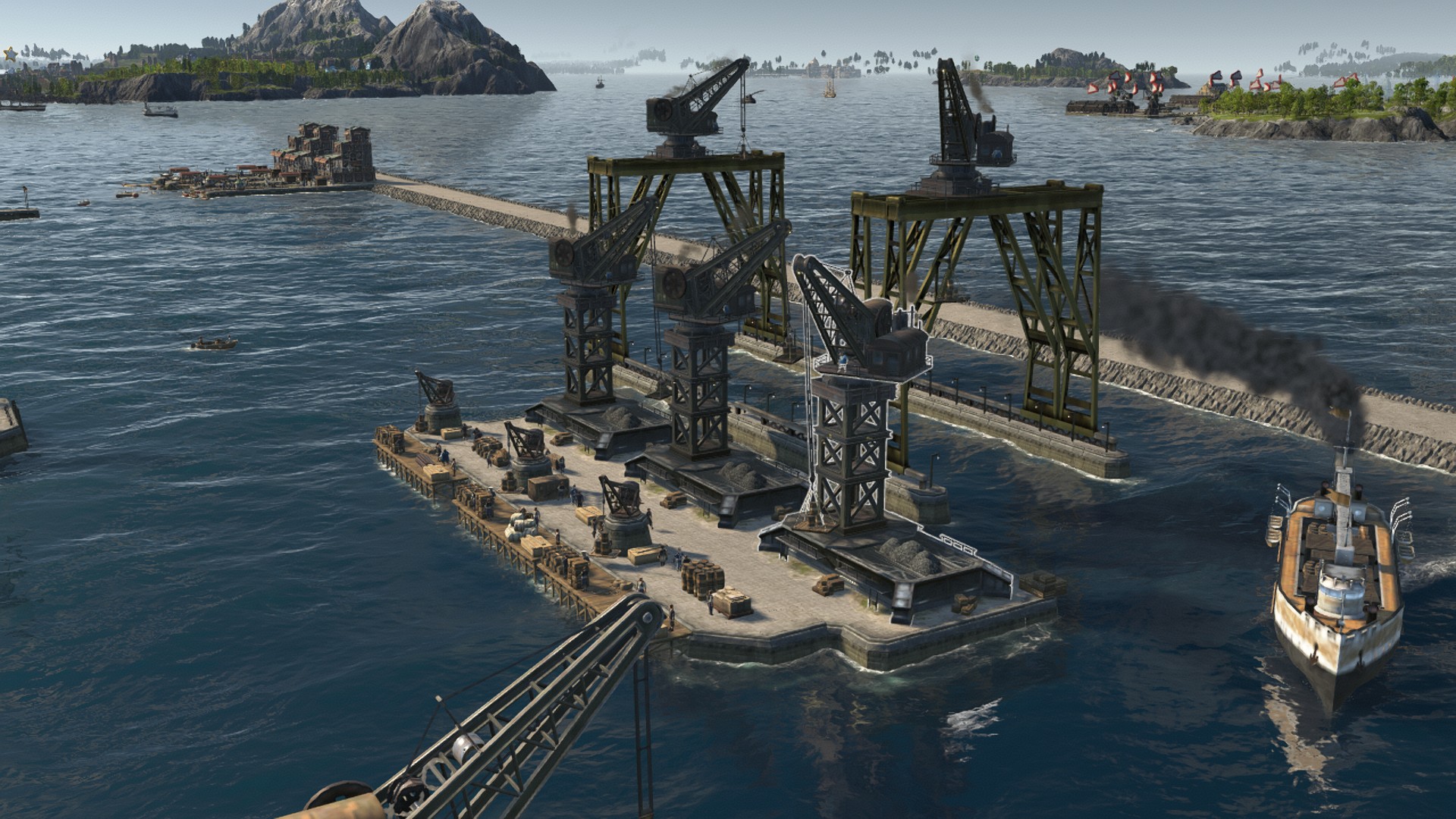Click the gold star quest marker
1456x819 pixels.
click(10, 54)
